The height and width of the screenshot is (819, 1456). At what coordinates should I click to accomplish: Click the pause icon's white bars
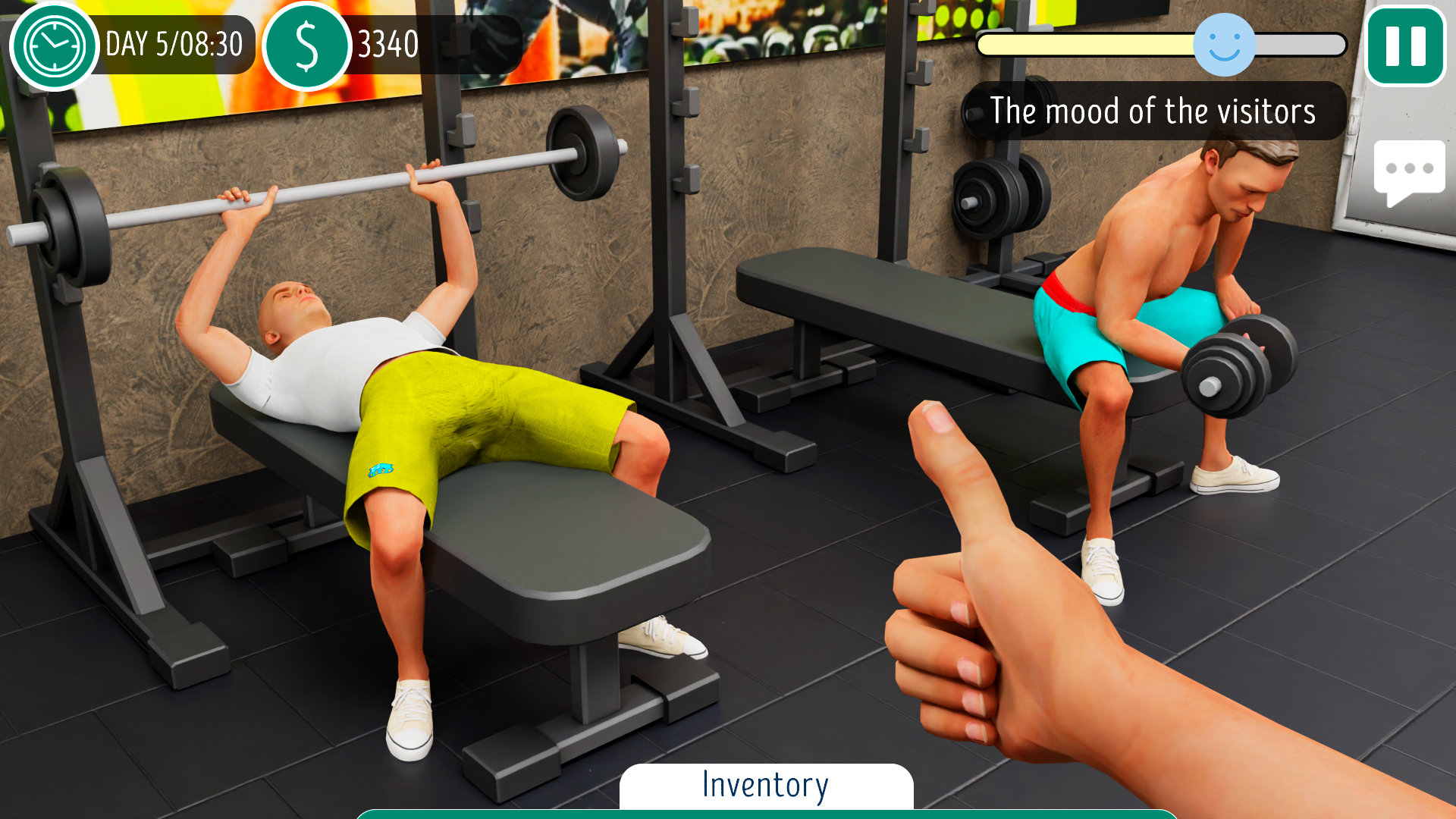(1405, 45)
